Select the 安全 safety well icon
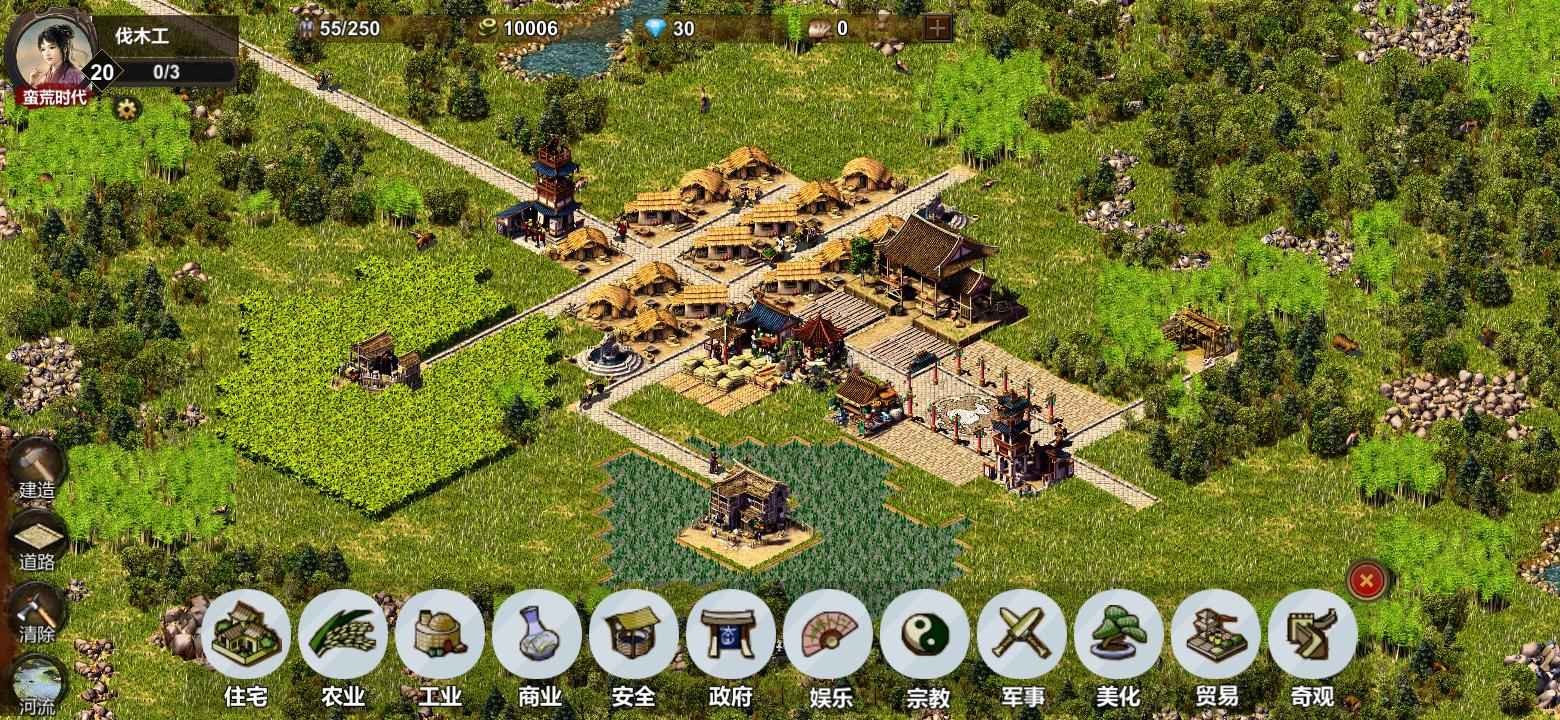The image size is (1560, 720). pos(634,635)
